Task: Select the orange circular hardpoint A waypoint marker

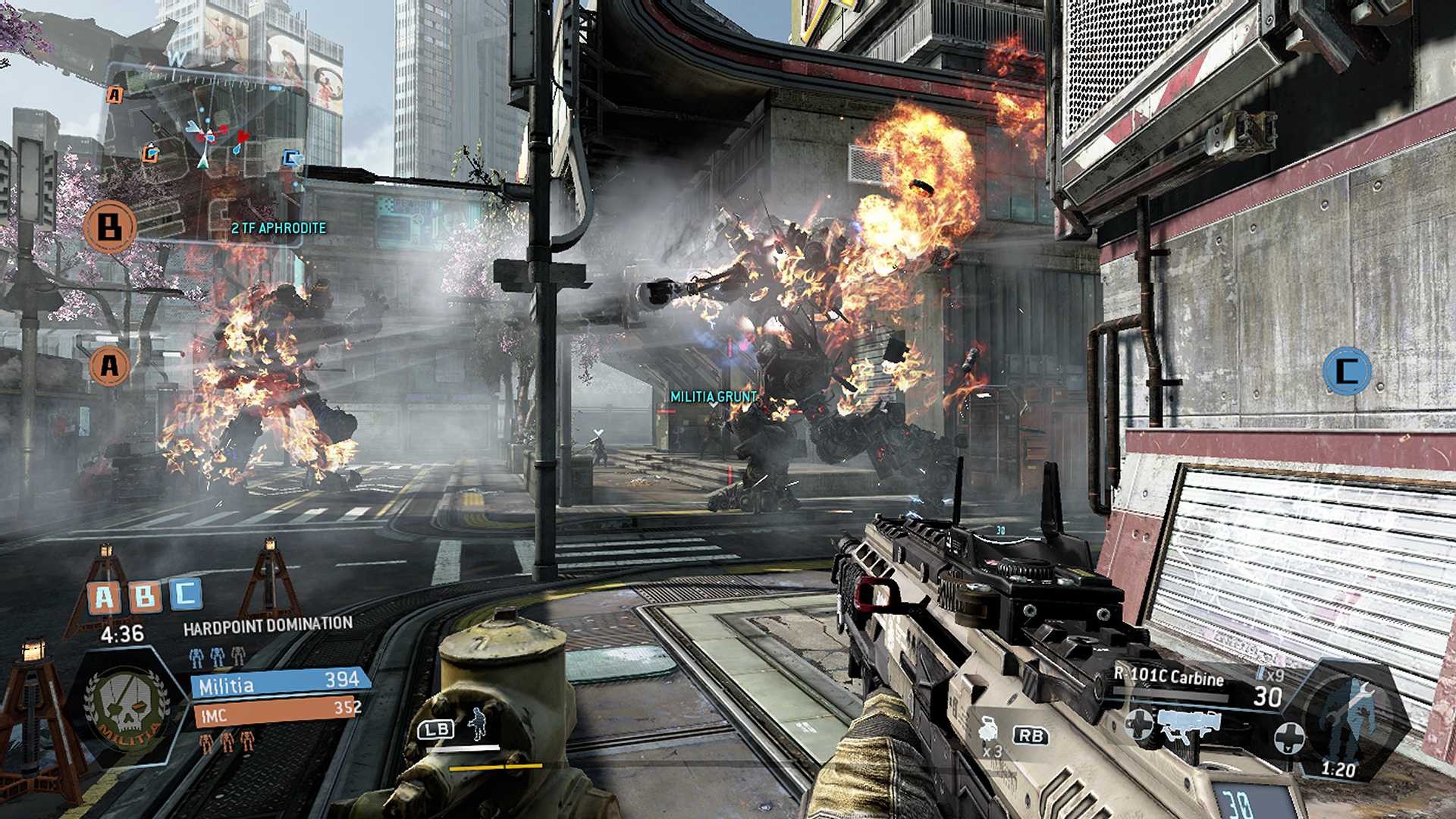Action: tap(109, 366)
